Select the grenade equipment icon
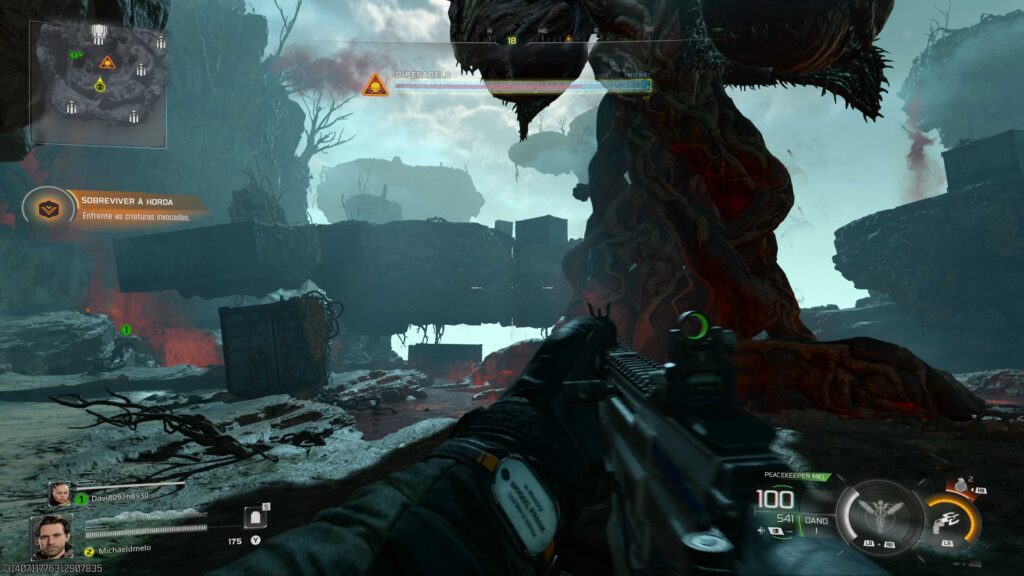Image resolution: width=1024 pixels, height=576 pixels. coord(962,484)
